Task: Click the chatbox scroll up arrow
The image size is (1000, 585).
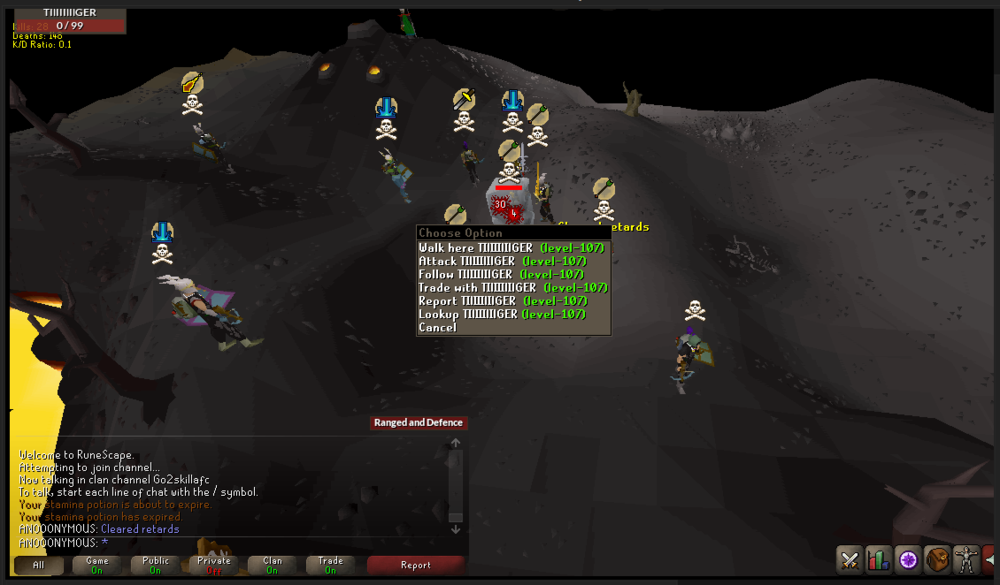Action: (x=456, y=443)
